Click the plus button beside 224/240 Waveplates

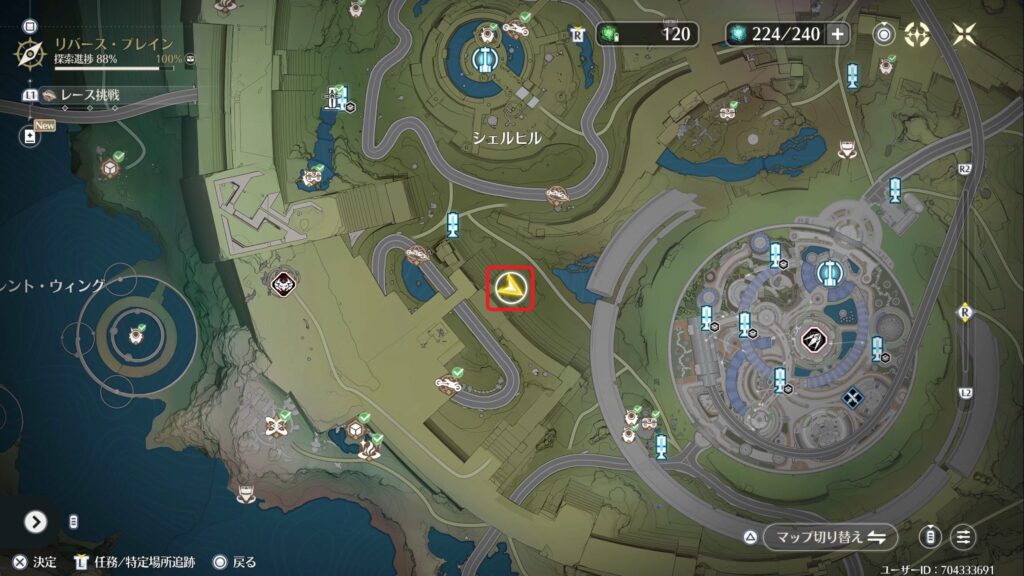click(x=837, y=34)
